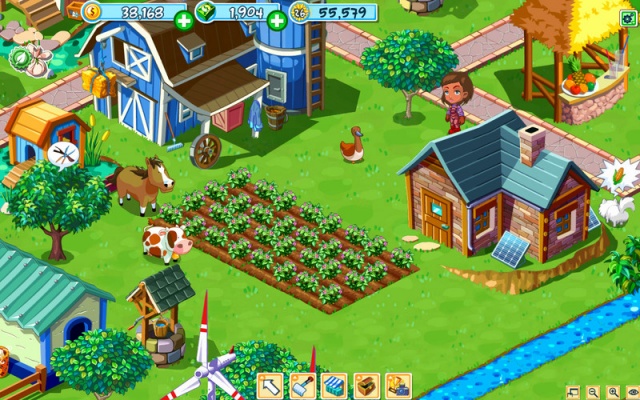The height and width of the screenshot is (400, 640).
Task: Toggle the eye visibility button
Action: 631,392
